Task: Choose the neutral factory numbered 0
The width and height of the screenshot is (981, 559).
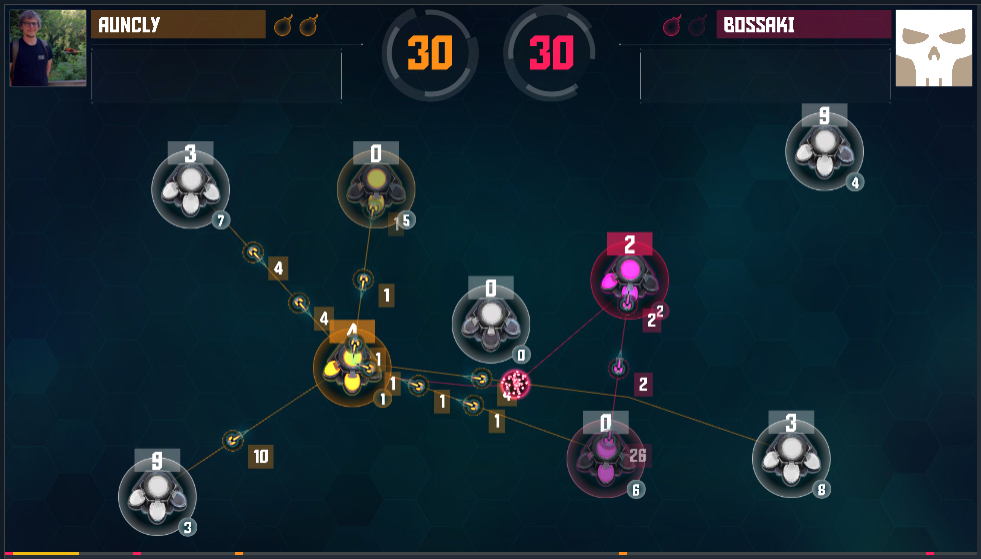Action: point(491,324)
